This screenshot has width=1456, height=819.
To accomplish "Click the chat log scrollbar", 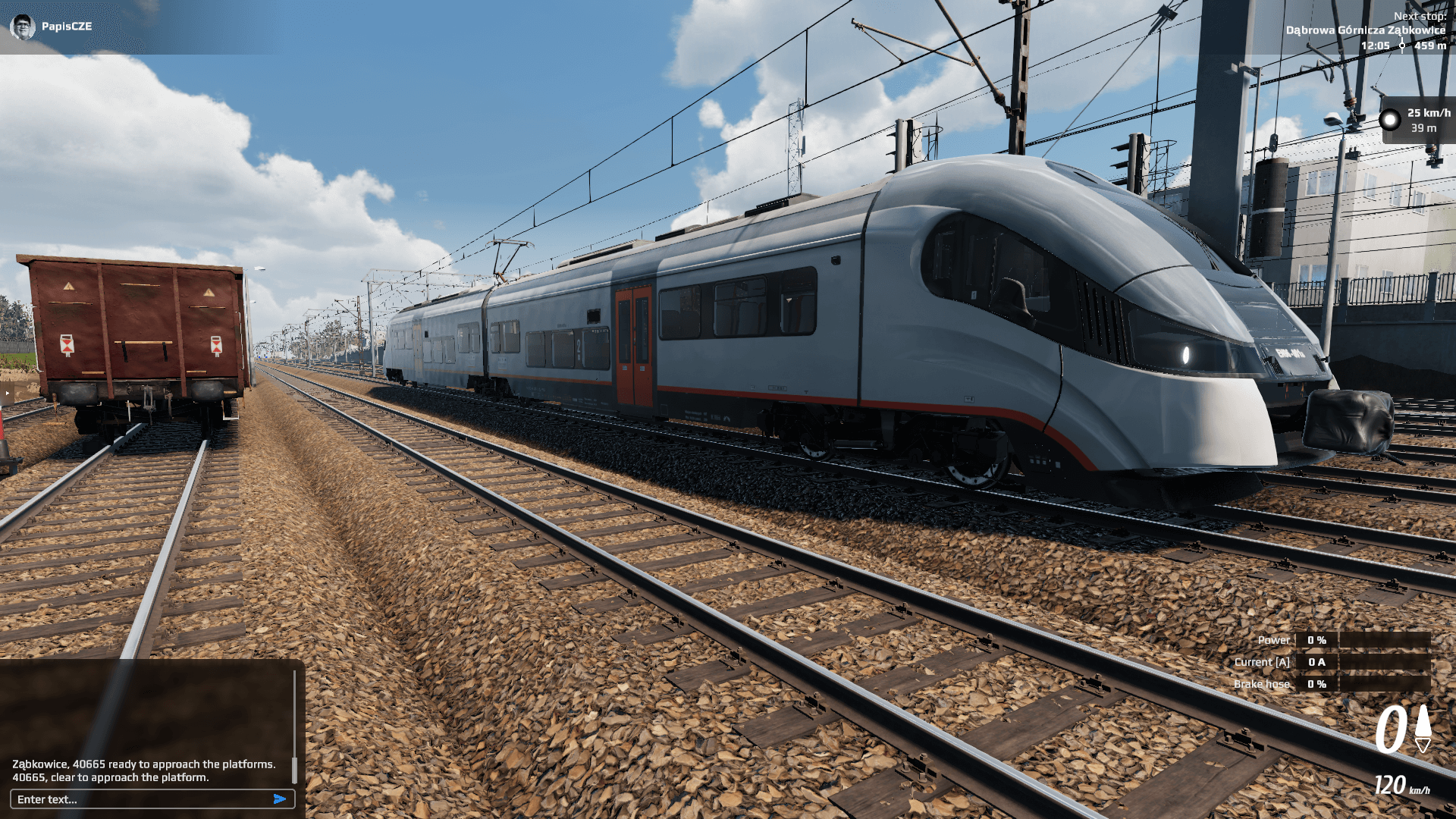I will coord(294,767).
